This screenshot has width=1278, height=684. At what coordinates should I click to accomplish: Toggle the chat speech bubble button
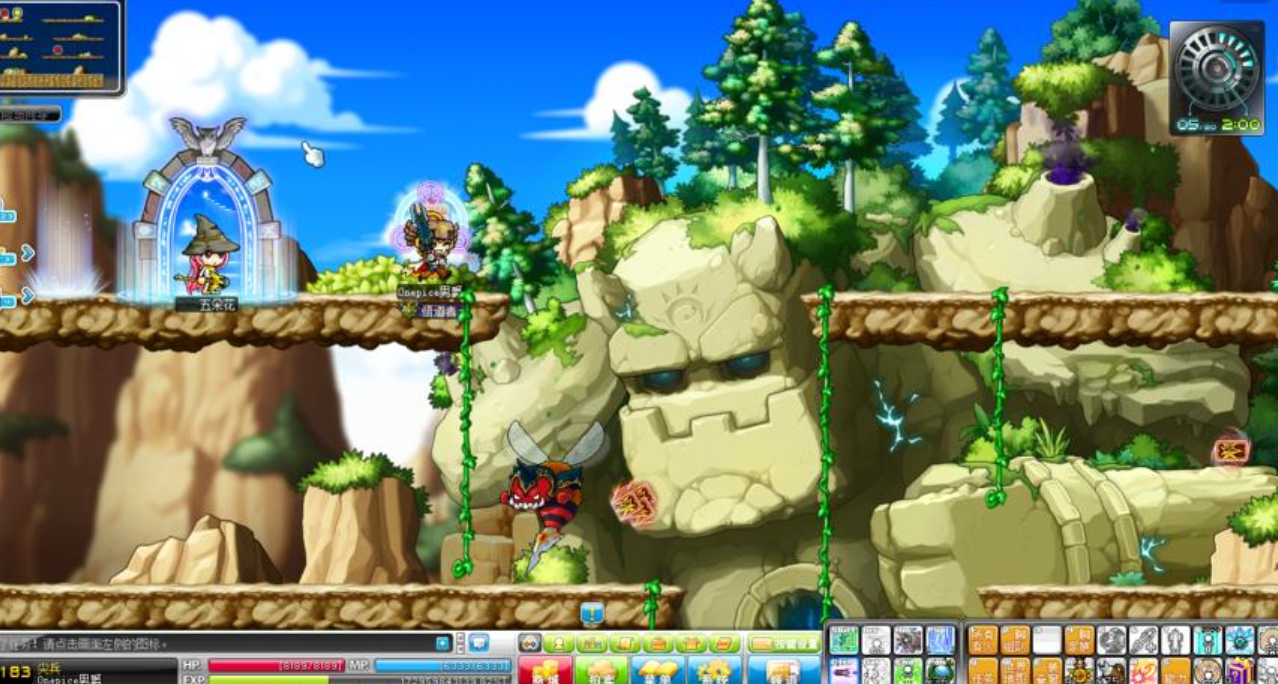coord(479,643)
